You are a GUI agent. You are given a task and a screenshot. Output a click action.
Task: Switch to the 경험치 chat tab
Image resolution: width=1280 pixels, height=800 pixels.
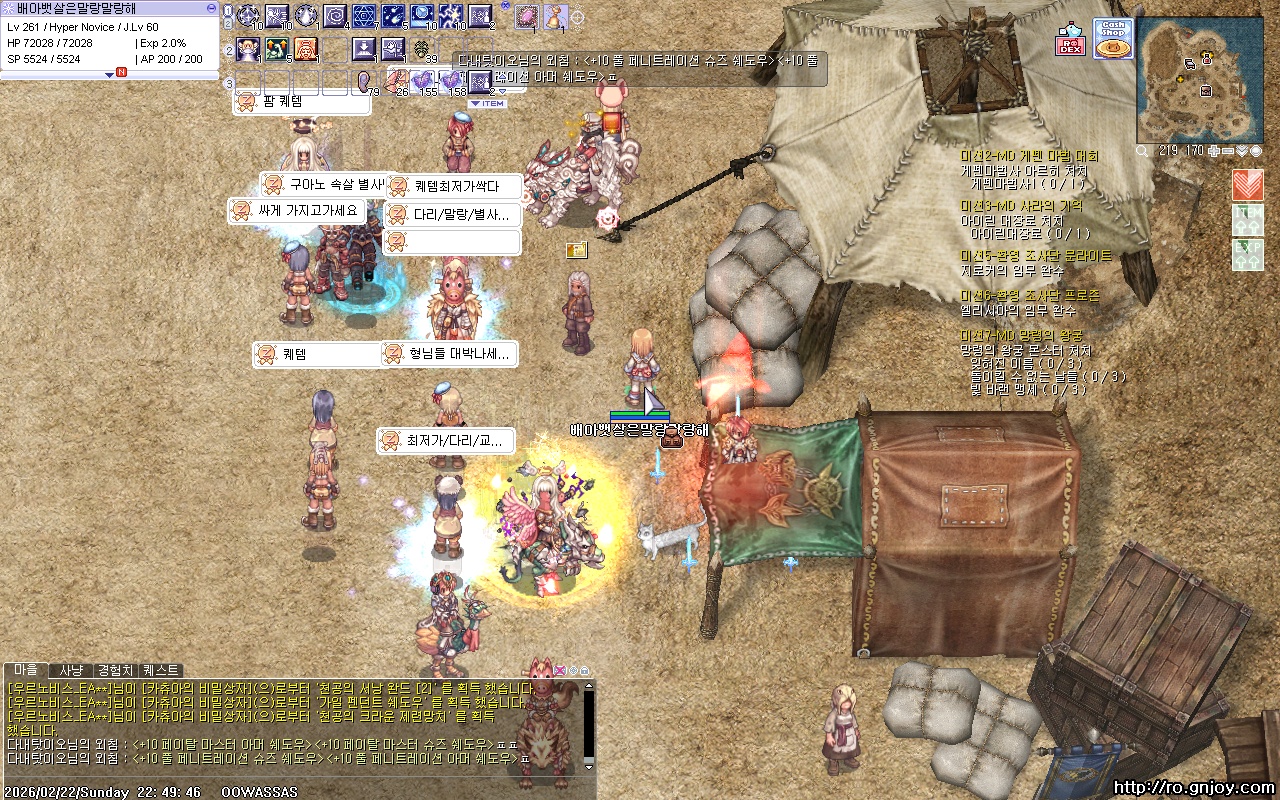click(115, 670)
